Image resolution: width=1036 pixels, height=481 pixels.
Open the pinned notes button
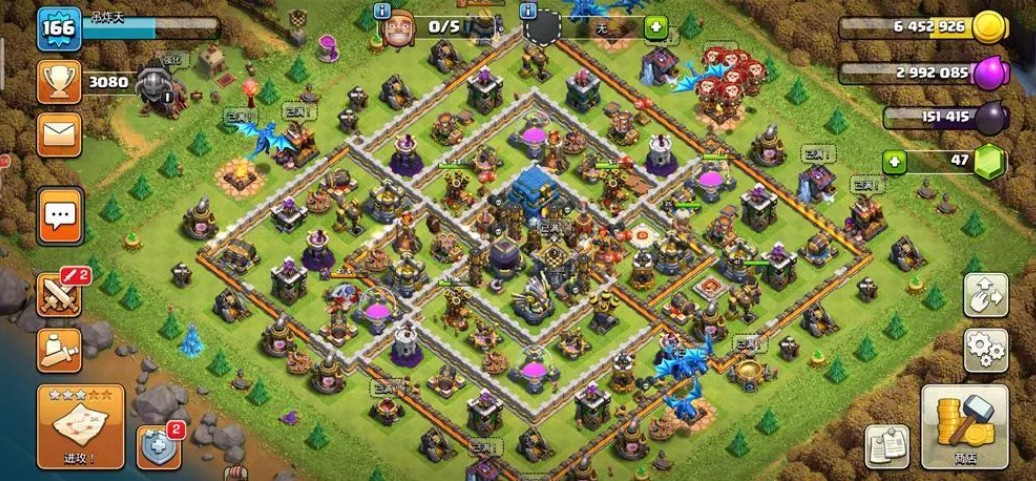[x=887, y=447]
